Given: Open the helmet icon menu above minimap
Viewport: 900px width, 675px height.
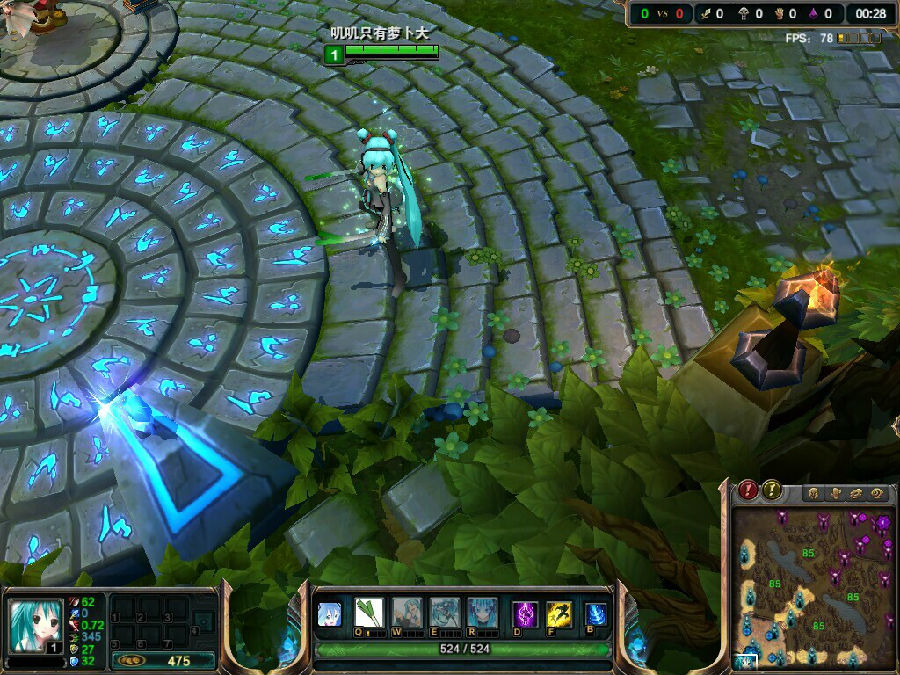Looking at the screenshot, I should (x=814, y=493).
